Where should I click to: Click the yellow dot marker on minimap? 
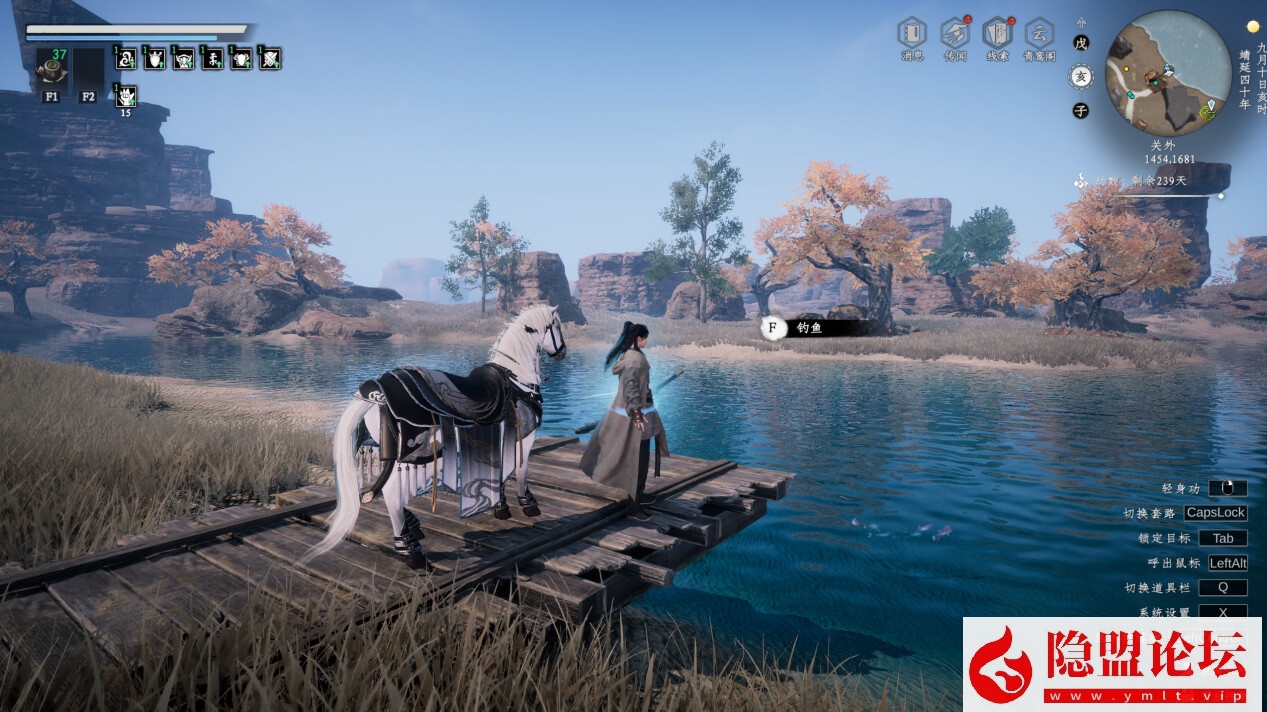click(1126, 70)
